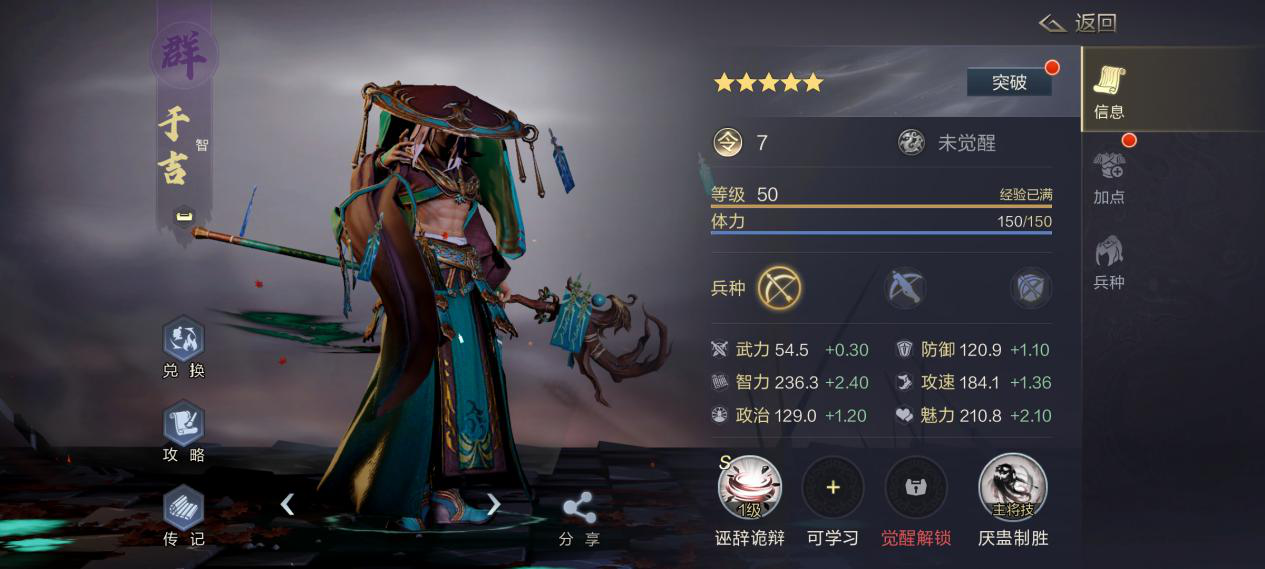This screenshot has width=1265, height=569.
Task: Click the 令 command cost icon
Action: click(728, 143)
